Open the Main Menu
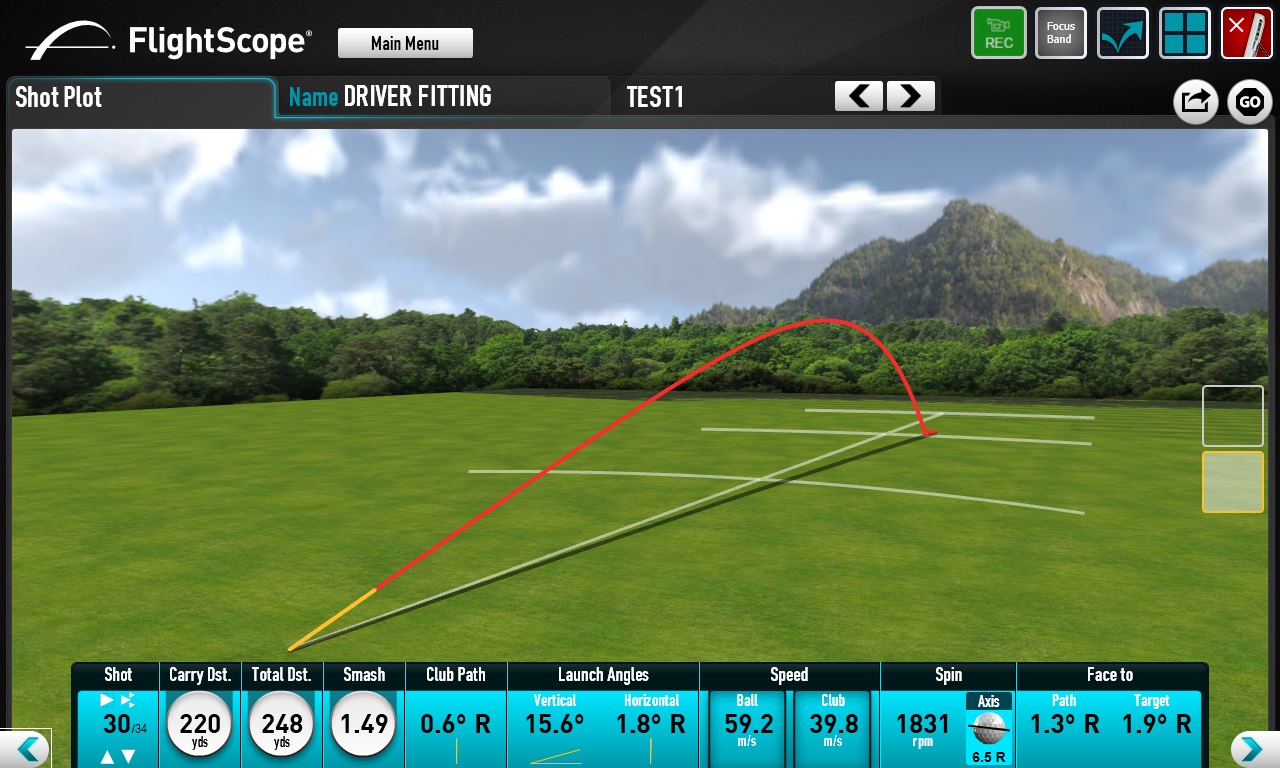This screenshot has height=768, width=1280. [405, 43]
